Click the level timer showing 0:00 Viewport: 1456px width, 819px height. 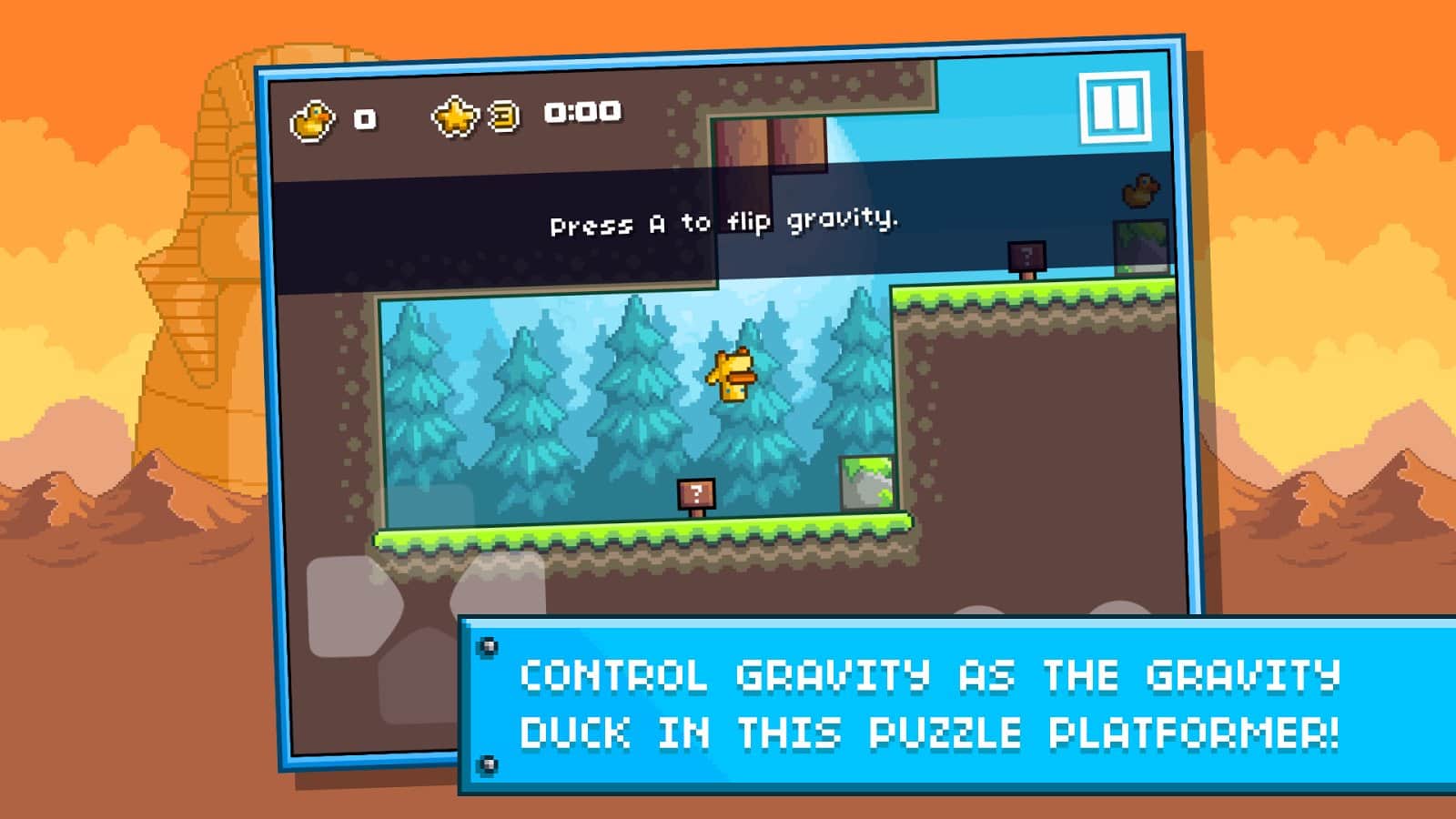click(580, 113)
